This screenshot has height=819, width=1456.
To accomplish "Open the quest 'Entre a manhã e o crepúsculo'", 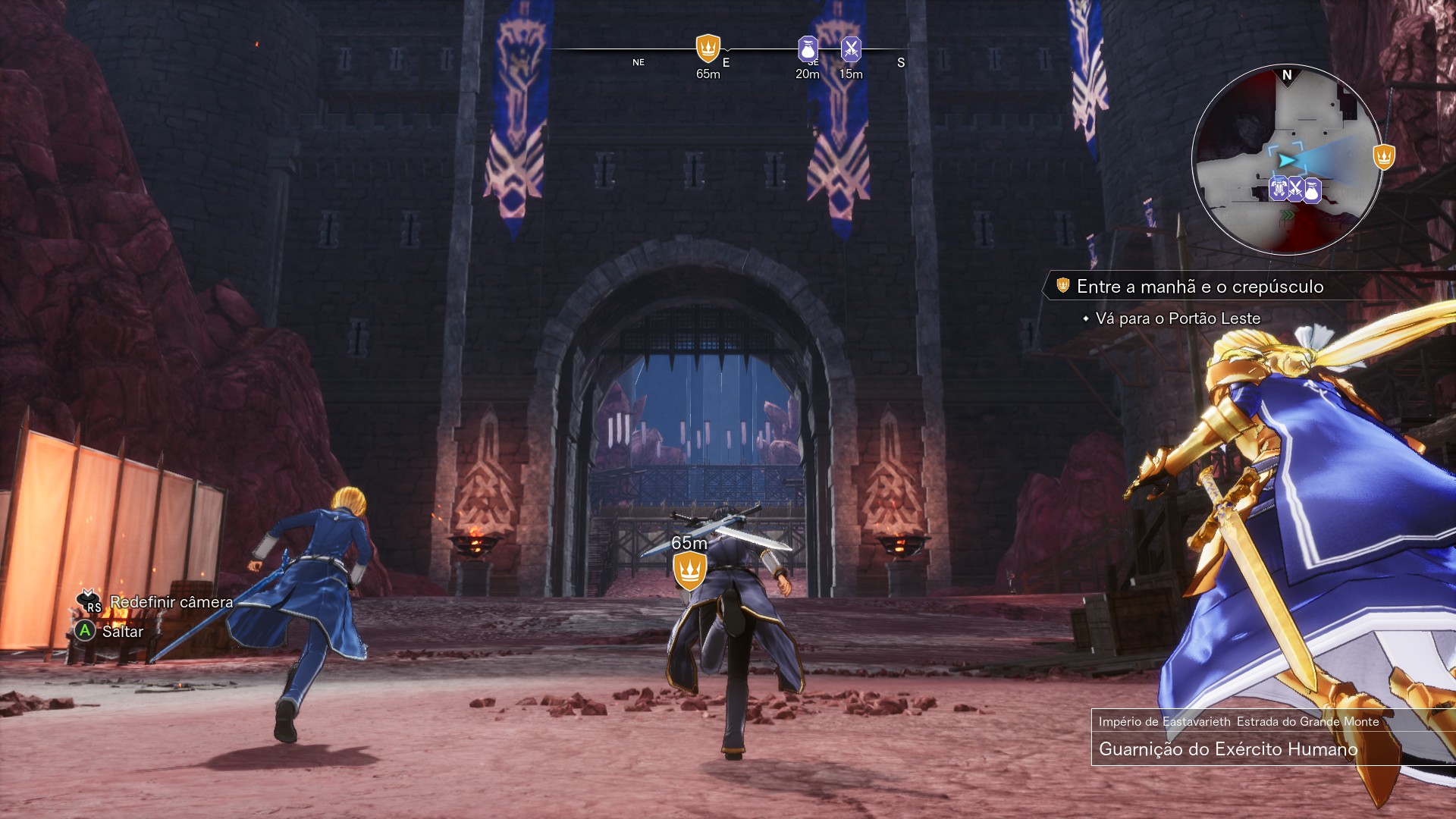I will 1199,287.
